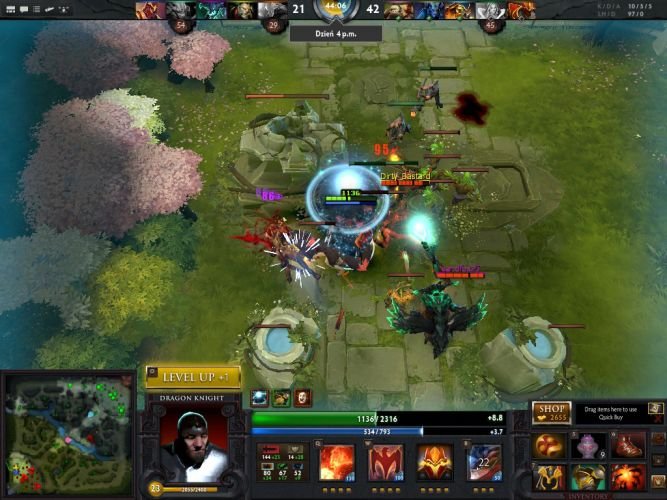667x500 pixels.
Task: Click the Level Up button
Action: point(193,377)
